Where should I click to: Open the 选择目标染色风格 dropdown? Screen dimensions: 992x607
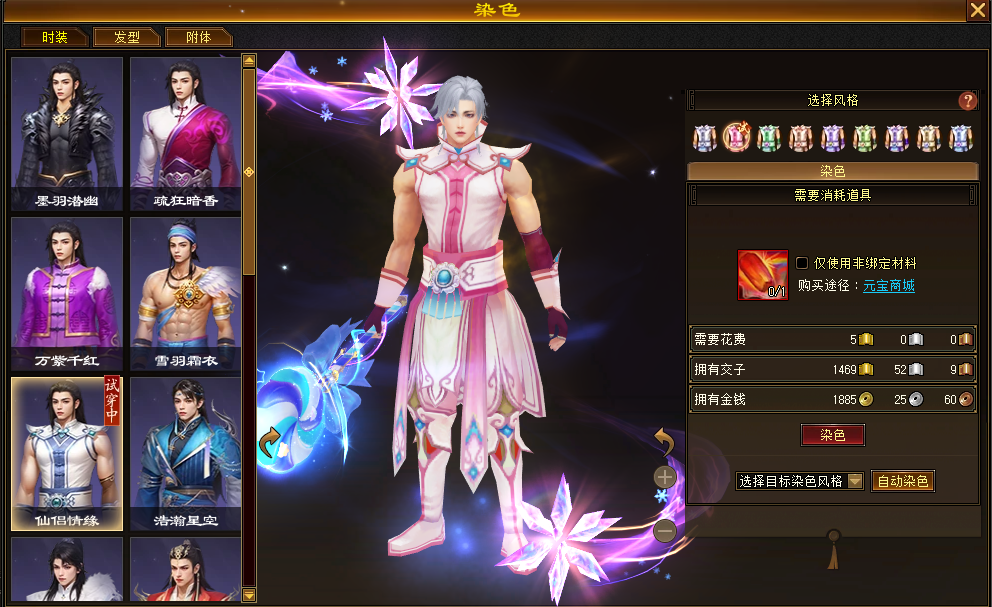pyautogui.click(x=800, y=481)
